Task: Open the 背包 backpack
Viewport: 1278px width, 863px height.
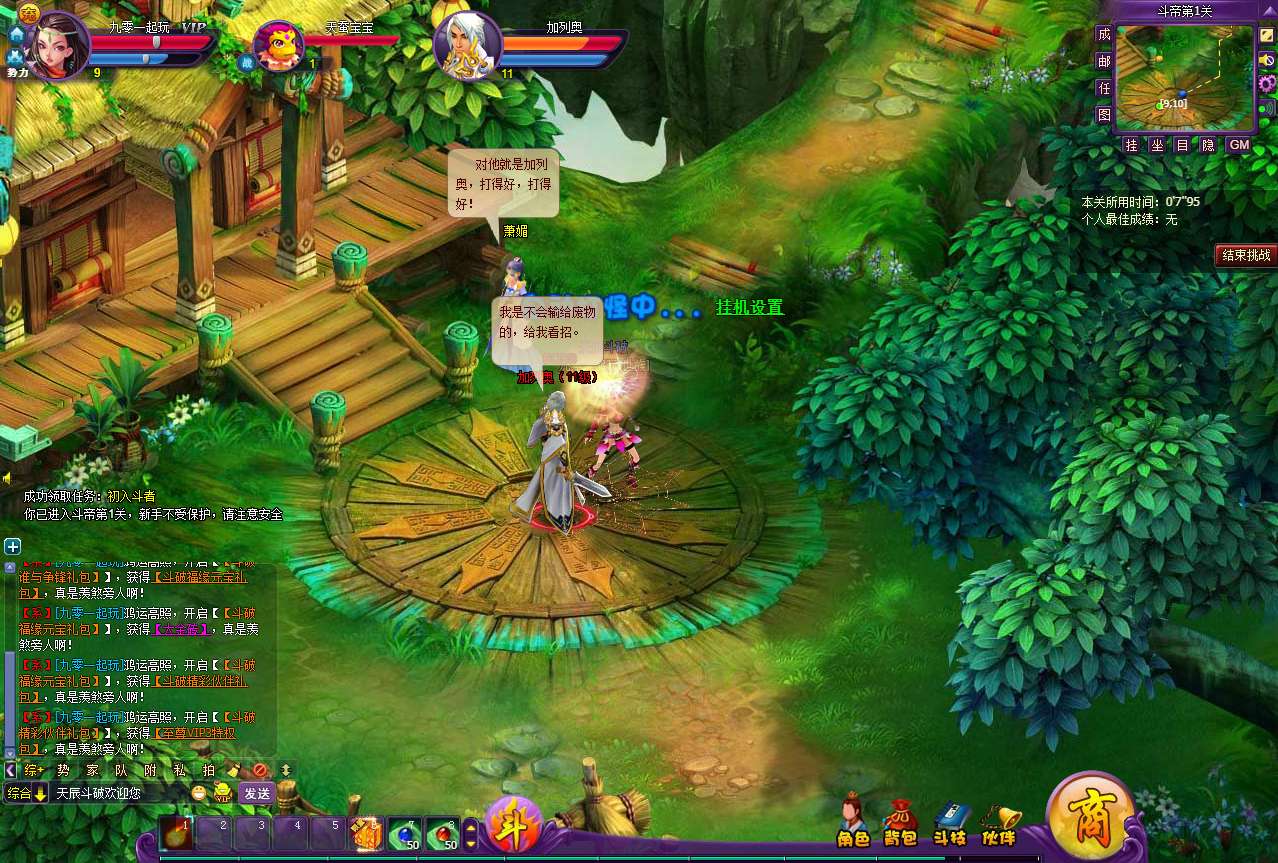Action: point(900,822)
